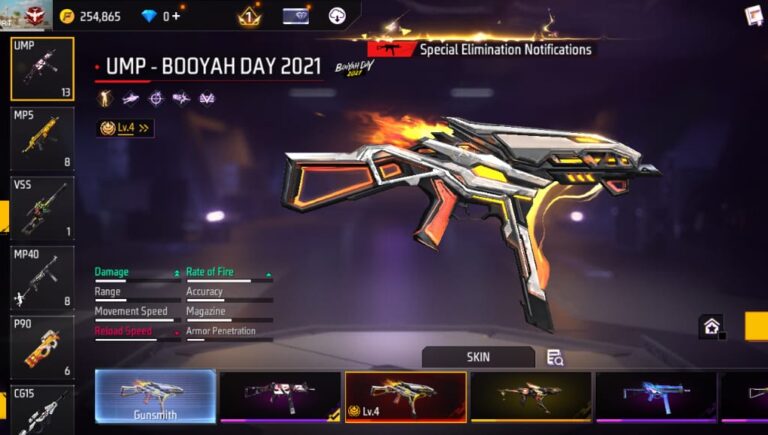Choose the VSS weapon entry
Screen dimensions: 768x435
pos(42,207)
